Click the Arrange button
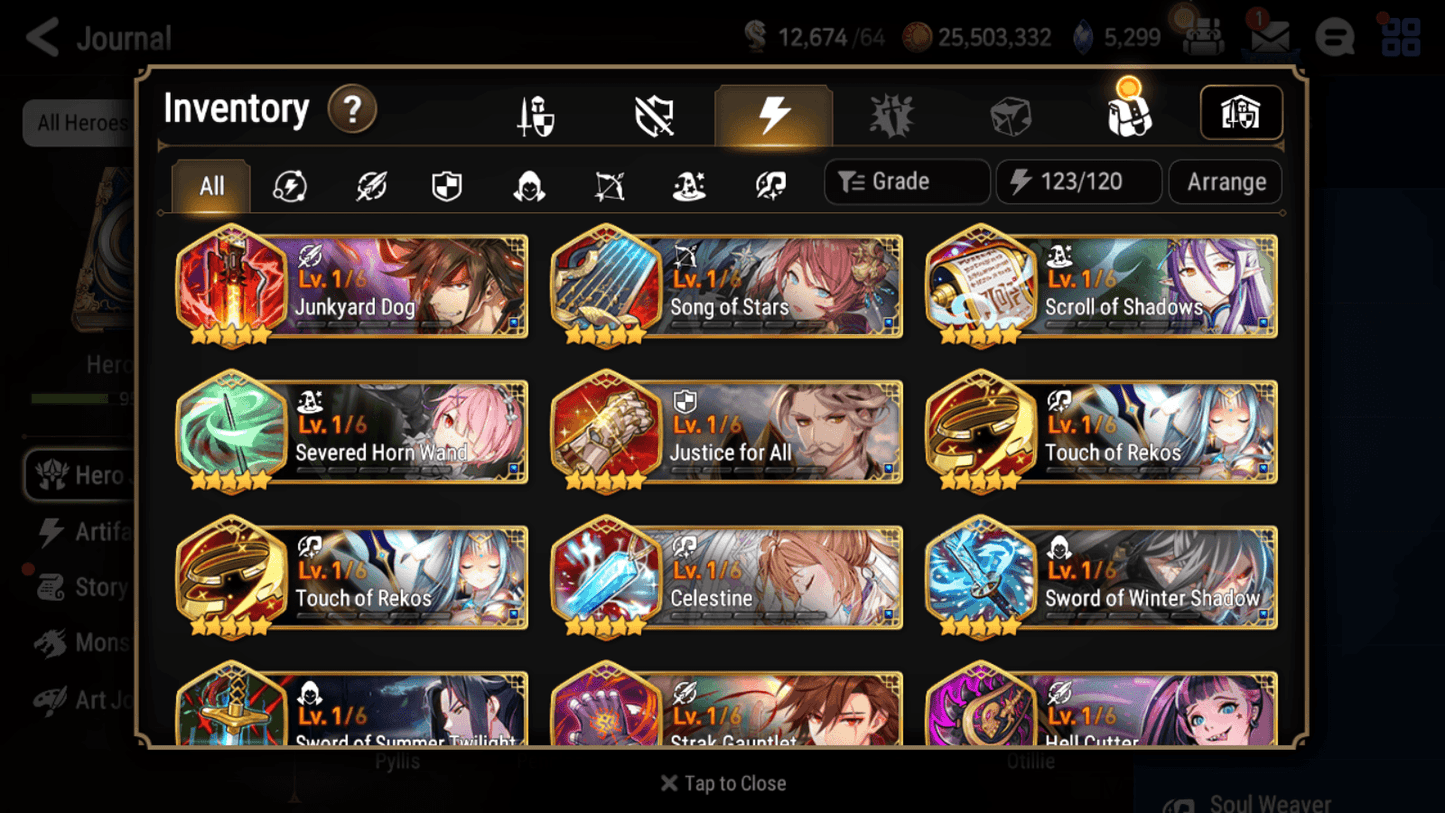 (1224, 181)
